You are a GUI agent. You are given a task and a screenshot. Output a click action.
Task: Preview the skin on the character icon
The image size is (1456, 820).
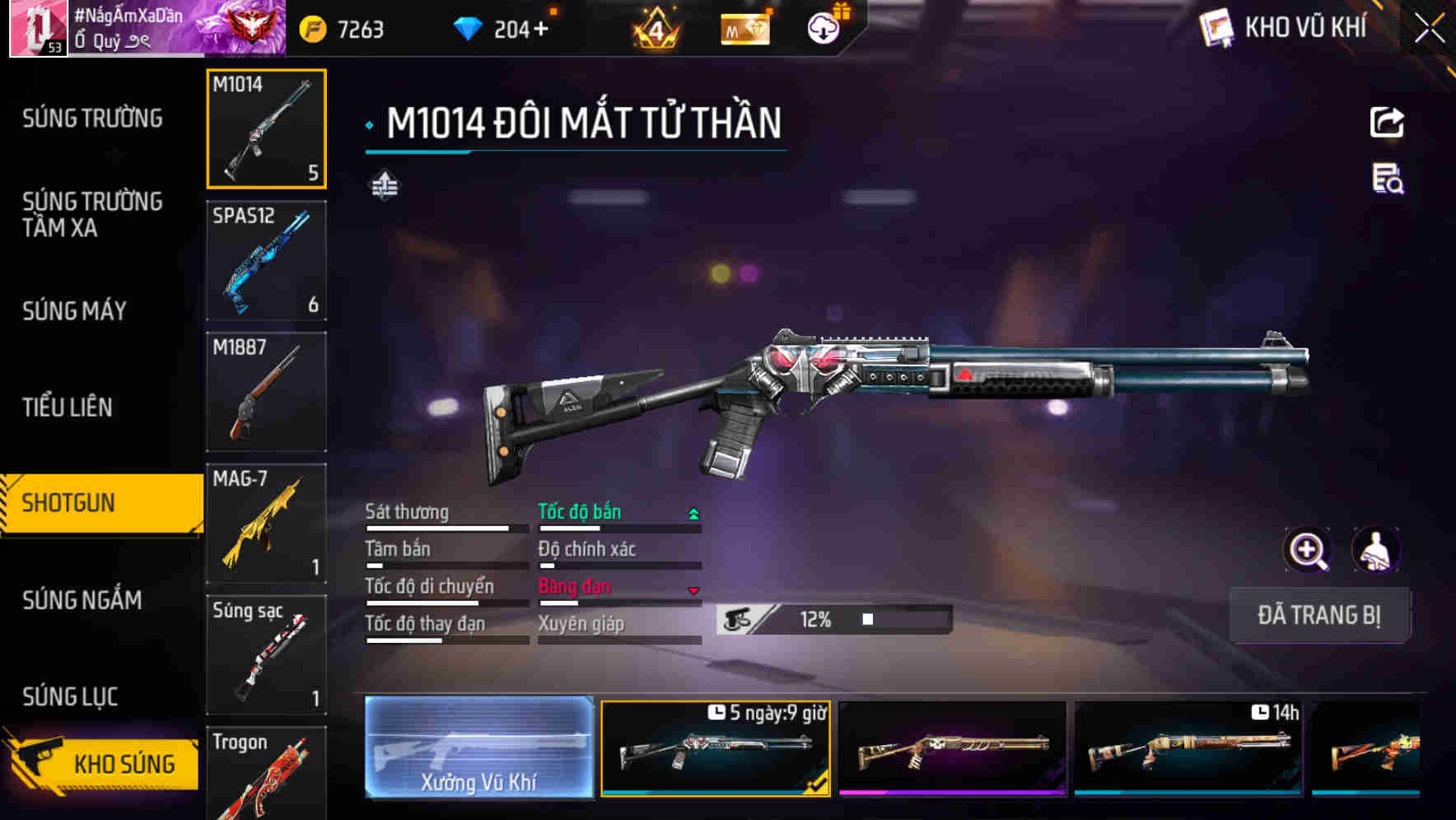click(1375, 550)
